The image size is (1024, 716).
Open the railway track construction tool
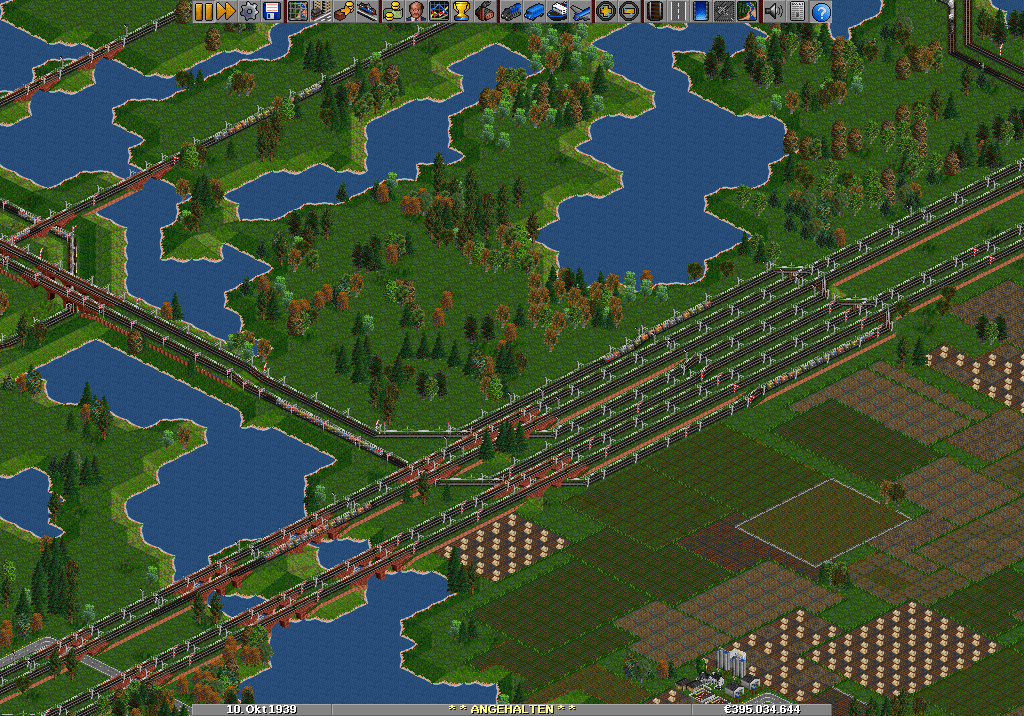654,11
